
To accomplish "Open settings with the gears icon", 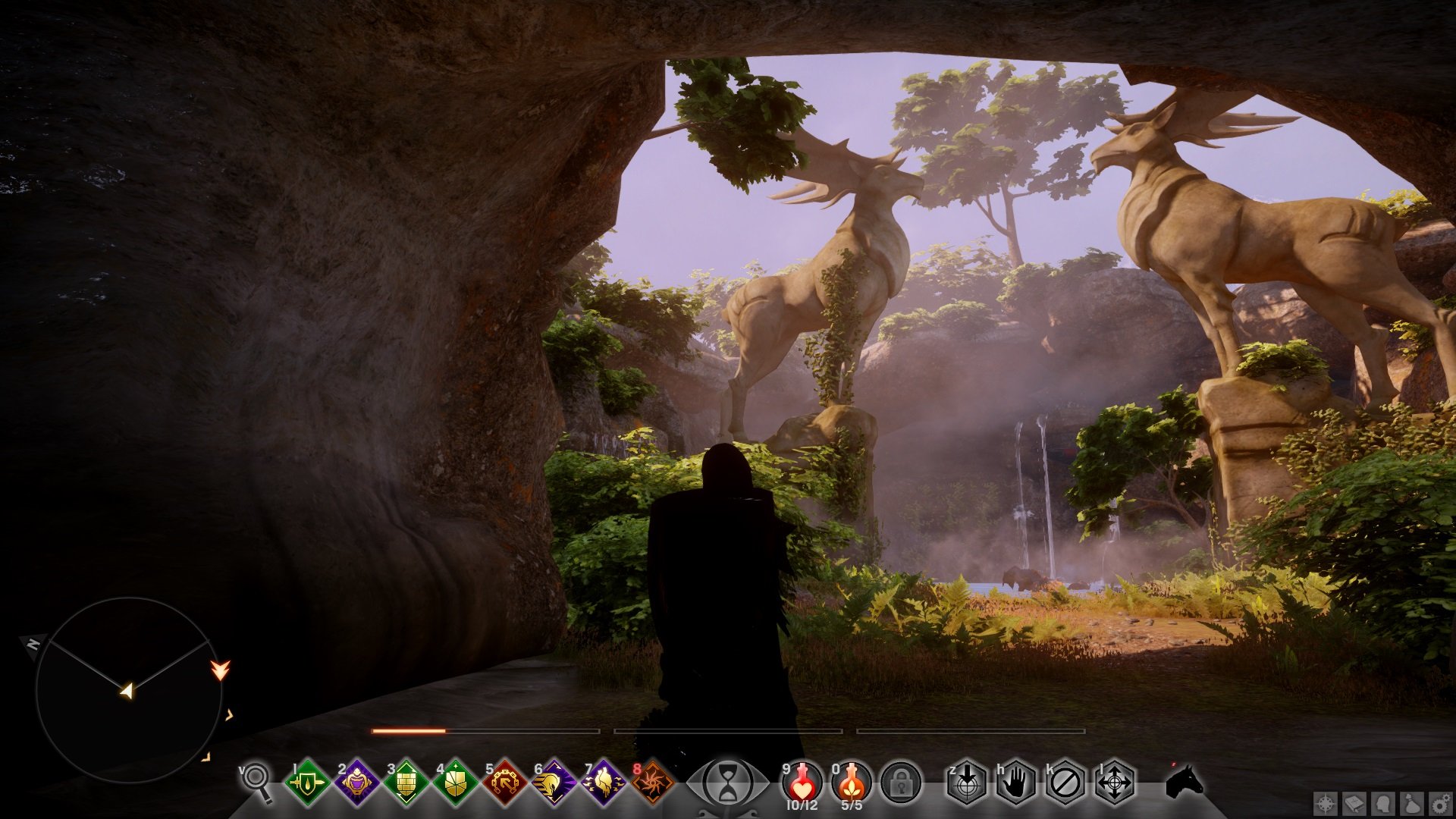I will (x=1442, y=803).
